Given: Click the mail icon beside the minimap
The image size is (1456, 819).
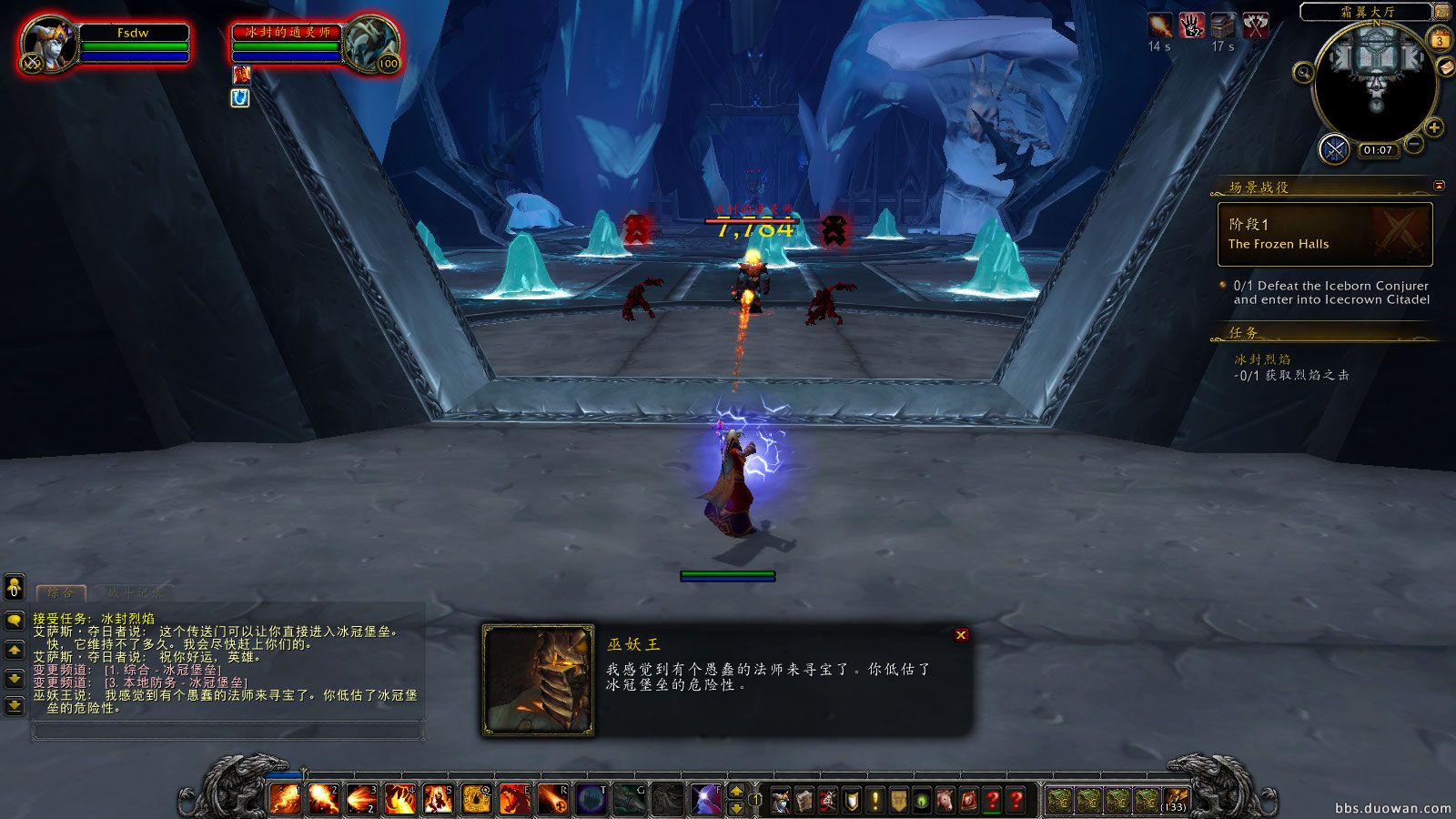Looking at the screenshot, I should point(1446,67).
